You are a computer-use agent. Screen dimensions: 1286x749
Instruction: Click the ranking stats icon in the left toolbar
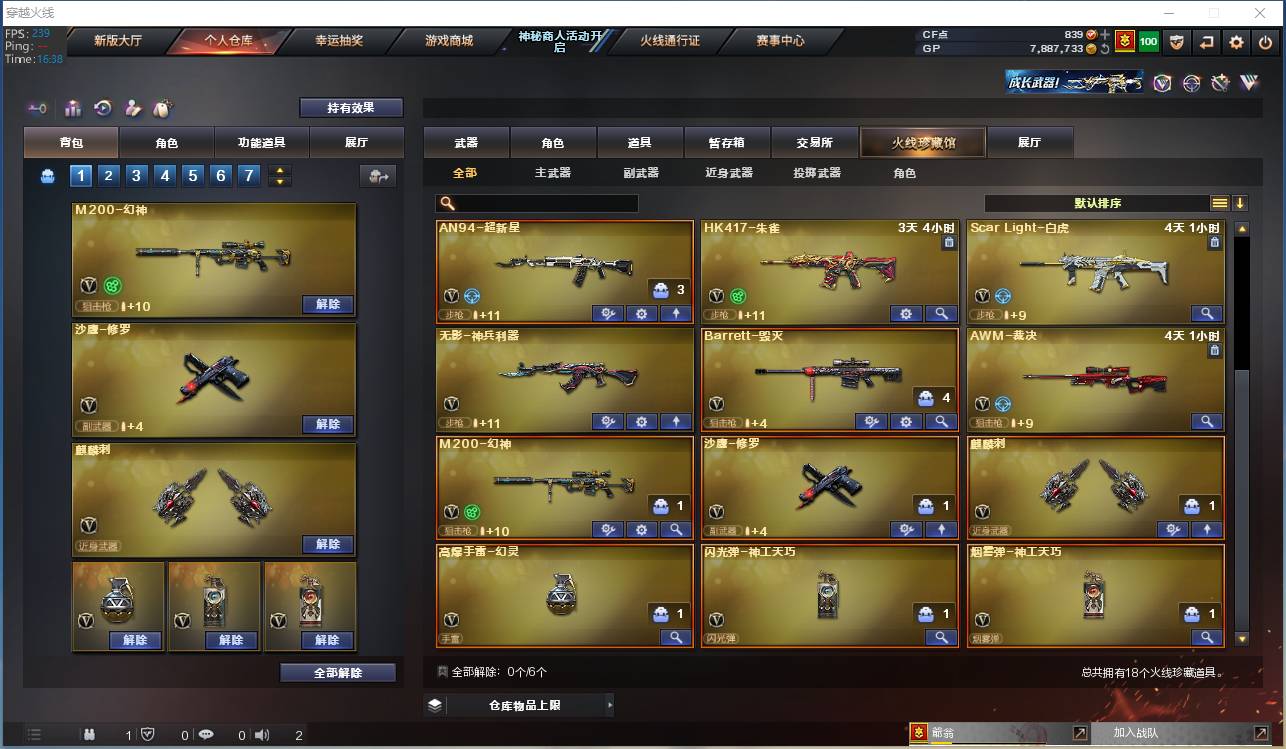[72, 108]
